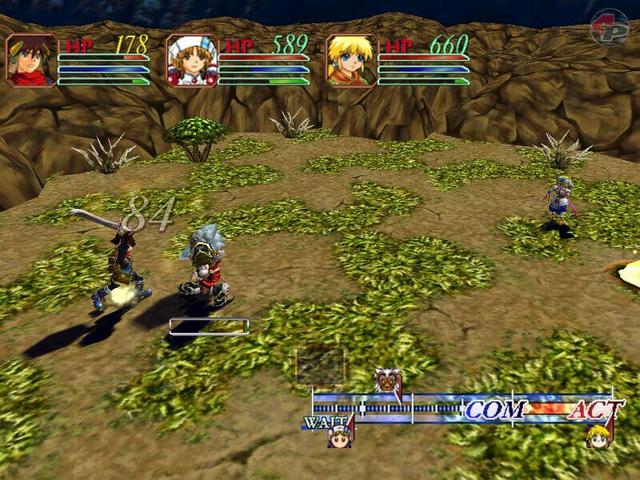Image resolution: width=640 pixels, height=480 pixels.
Task: Select the bonnet girl icon below WAIT
Action: [339, 435]
